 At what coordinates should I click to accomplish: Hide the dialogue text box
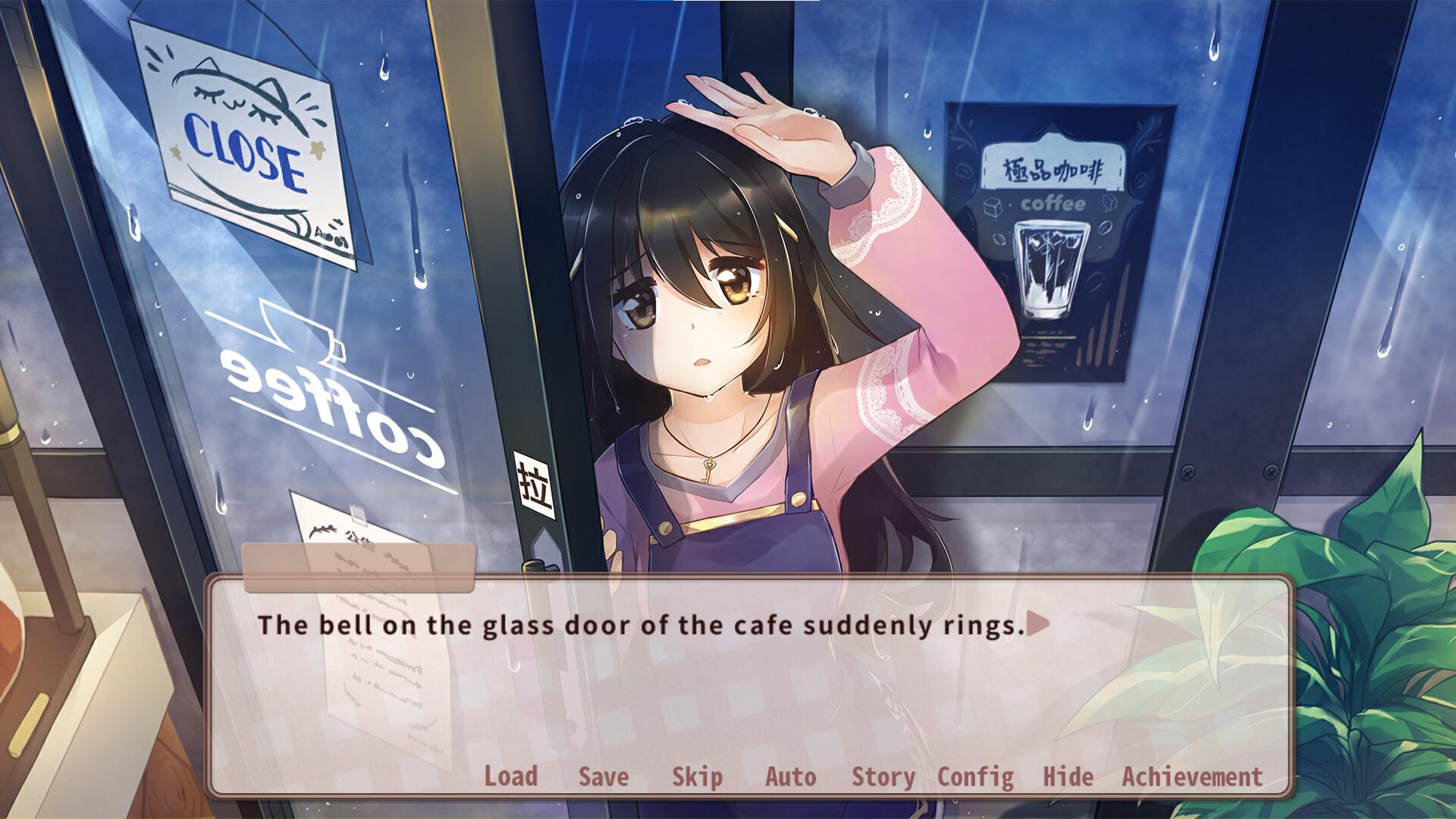coord(1069,777)
